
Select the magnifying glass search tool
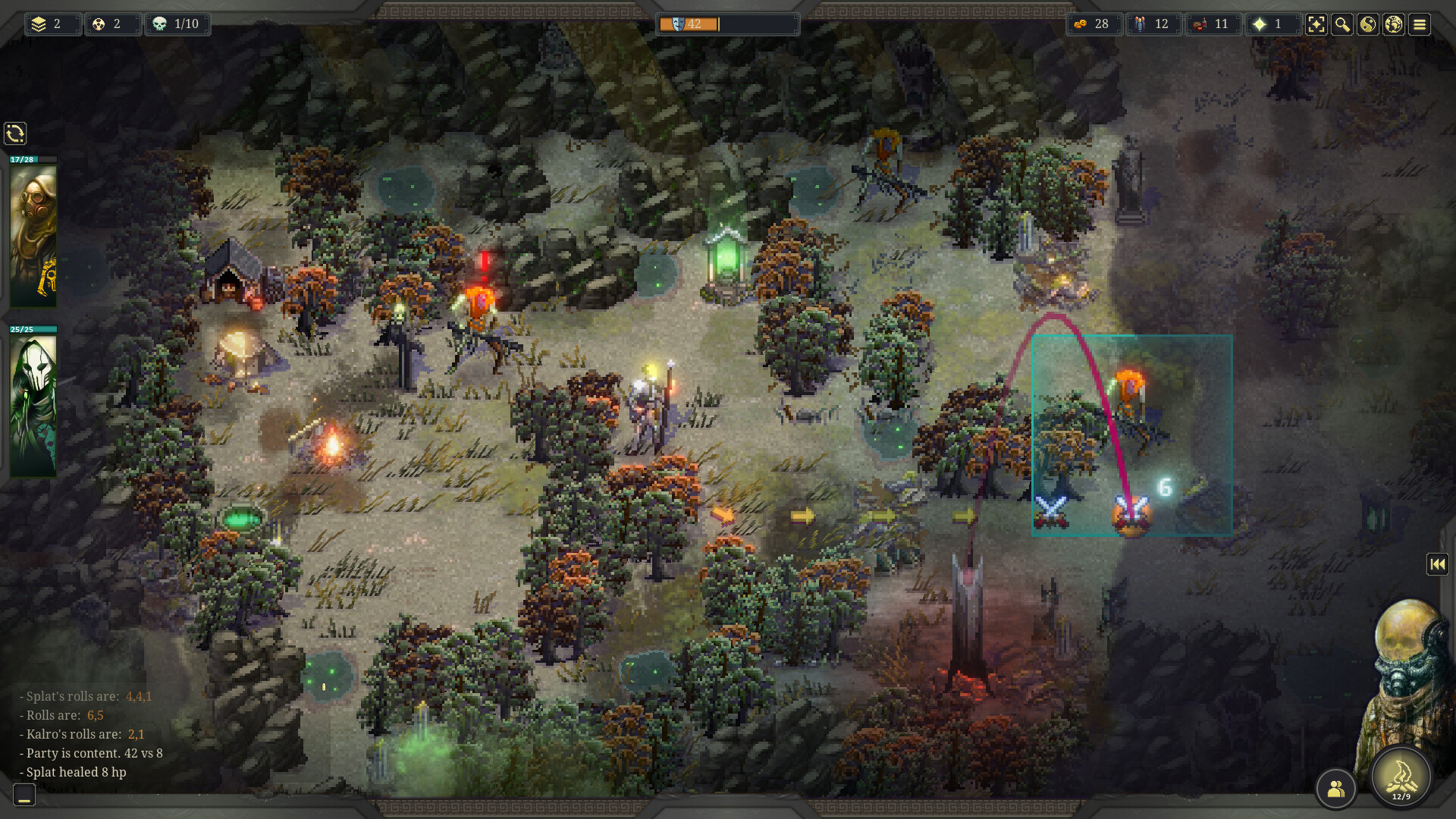click(x=1341, y=25)
